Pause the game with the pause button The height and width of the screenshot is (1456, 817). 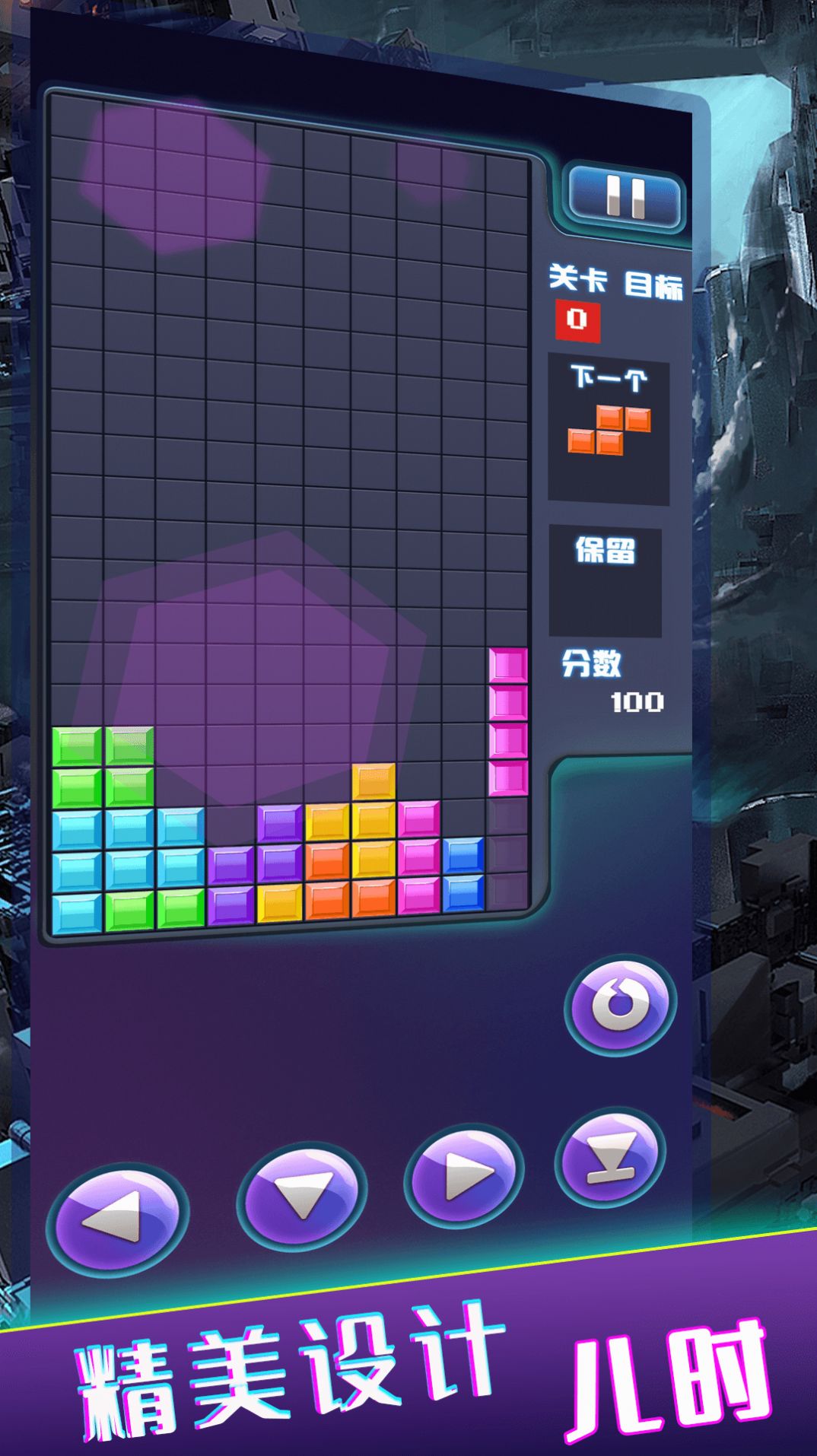pos(625,198)
